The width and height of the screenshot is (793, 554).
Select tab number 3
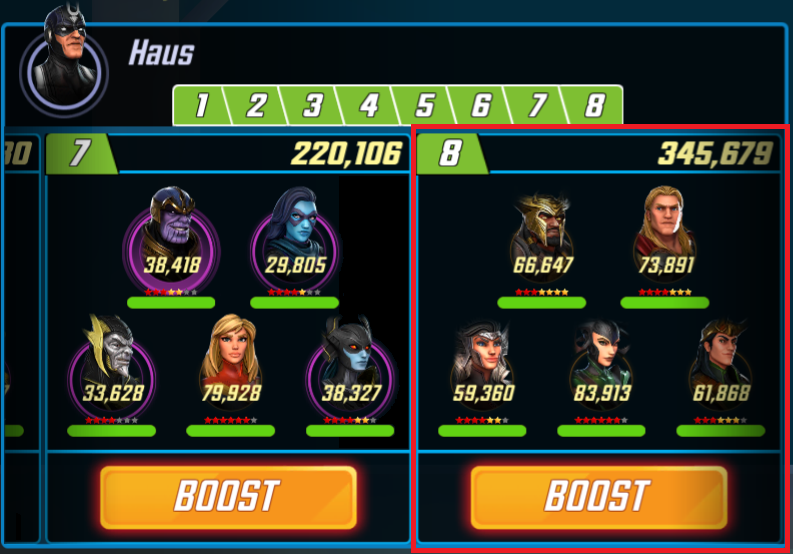[x=313, y=105]
